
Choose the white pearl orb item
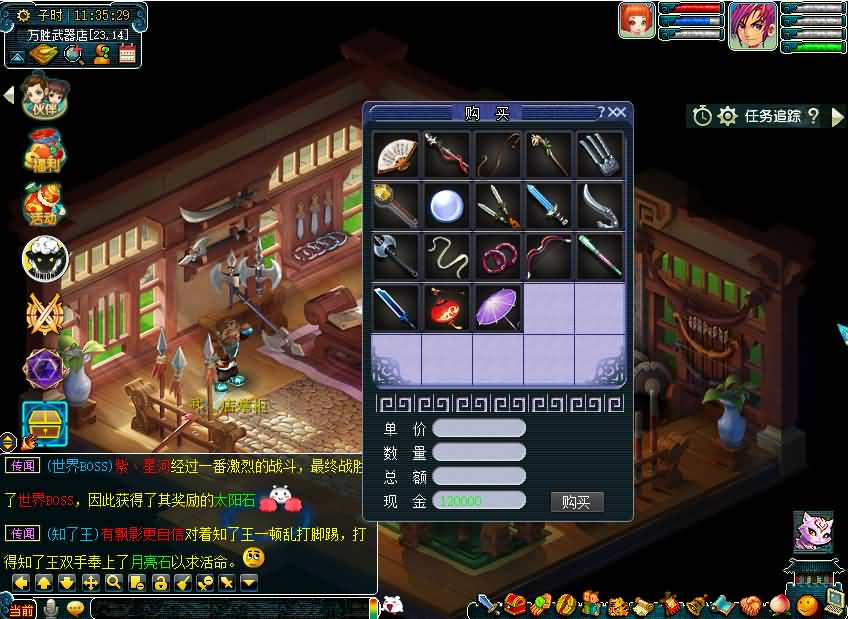[447, 205]
